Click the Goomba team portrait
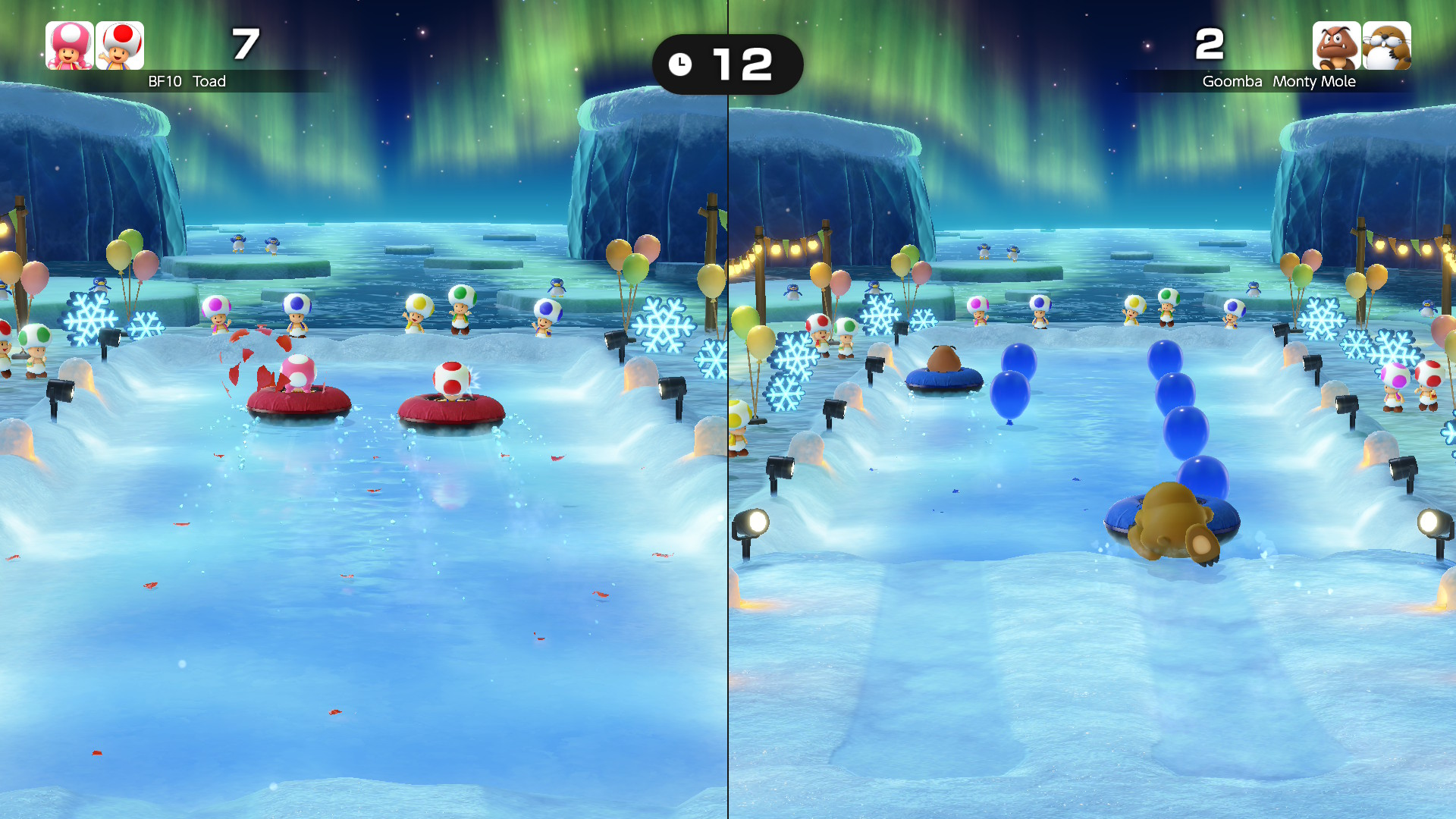Viewport: 1456px width, 819px height. (x=1336, y=45)
